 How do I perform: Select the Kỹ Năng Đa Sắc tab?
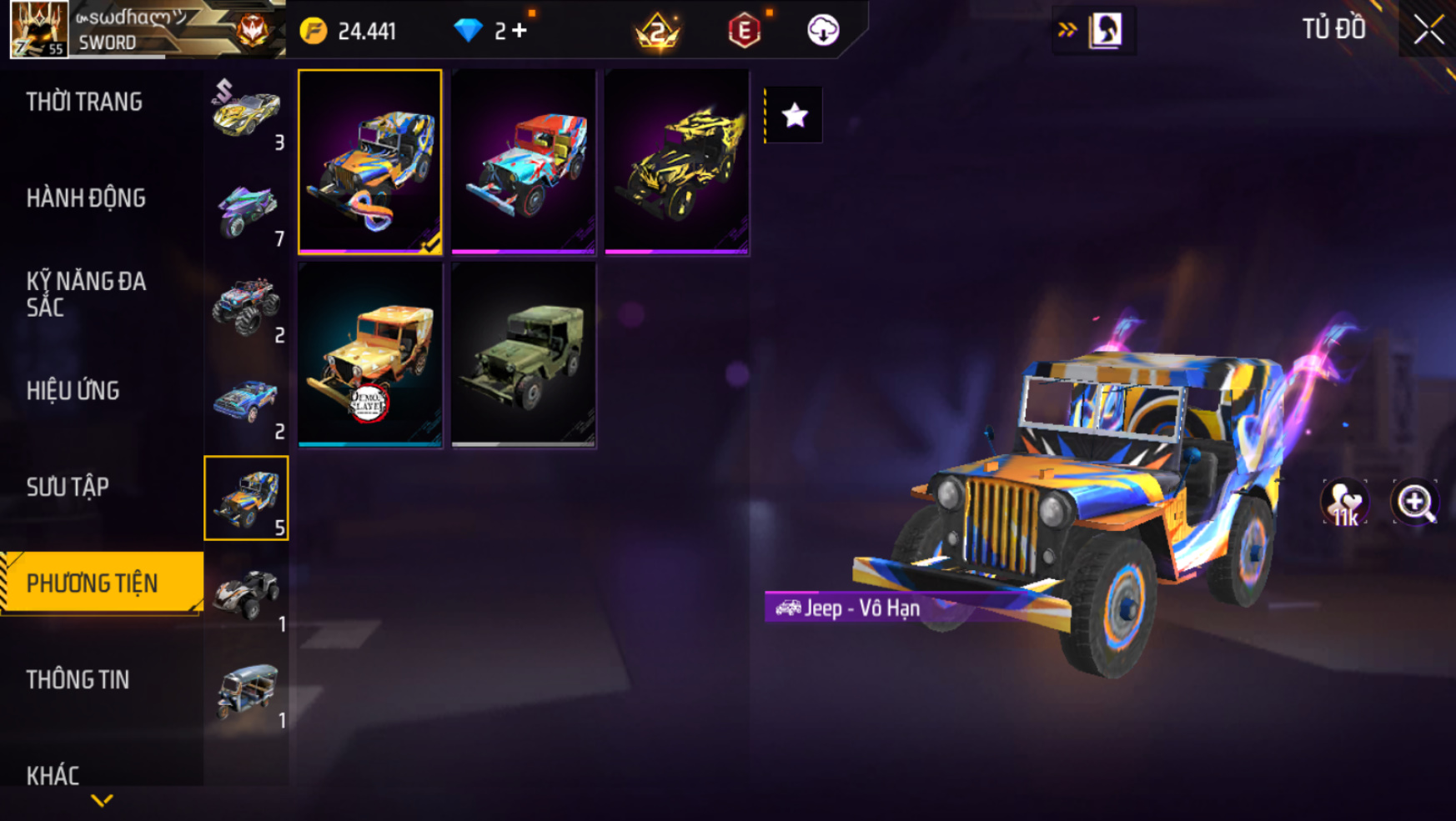click(86, 294)
